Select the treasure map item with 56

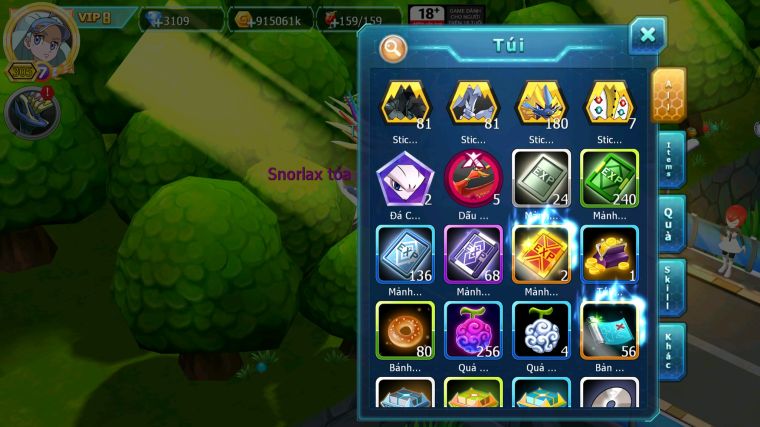tap(609, 329)
